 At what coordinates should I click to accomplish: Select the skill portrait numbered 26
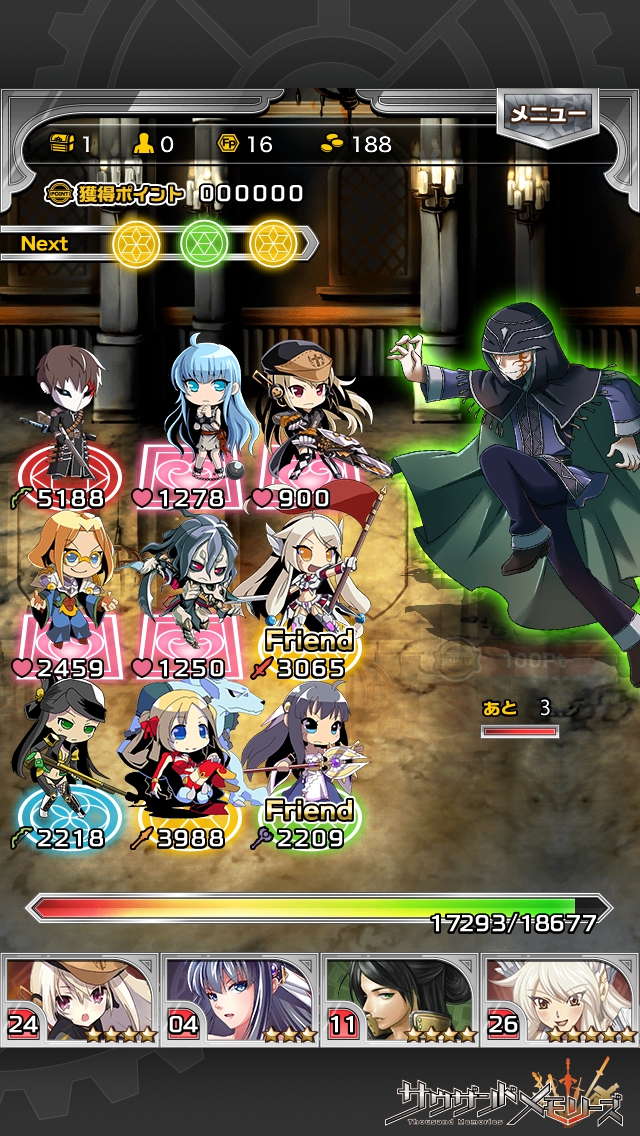point(560,999)
